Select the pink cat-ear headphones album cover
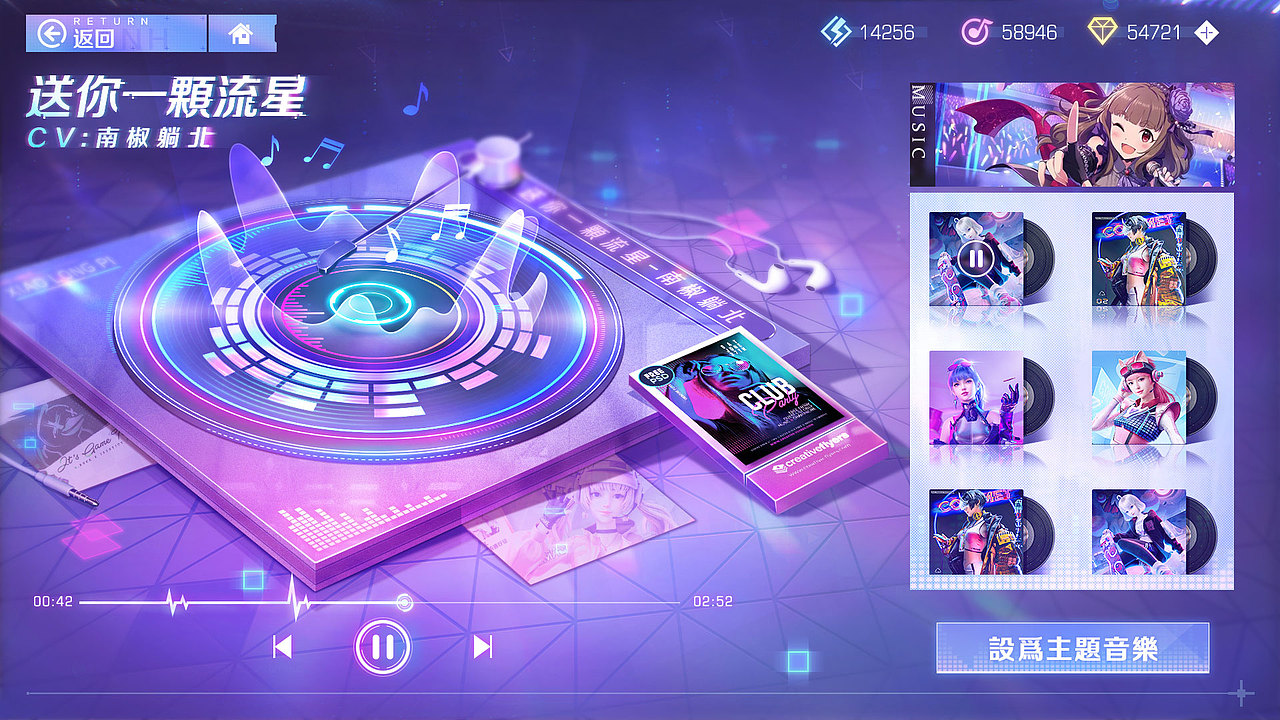Image resolution: width=1280 pixels, height=720 pixels. [1140, 400]
